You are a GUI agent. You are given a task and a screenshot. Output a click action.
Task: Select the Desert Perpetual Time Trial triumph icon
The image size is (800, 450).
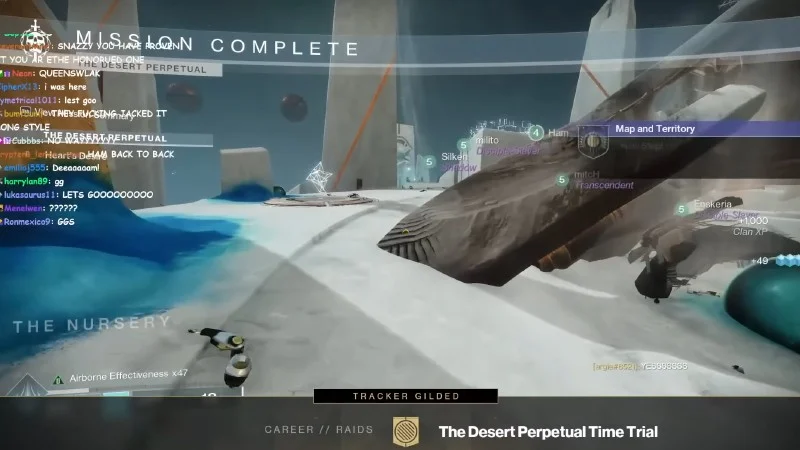pyautogui.click(x=406, y=431)
